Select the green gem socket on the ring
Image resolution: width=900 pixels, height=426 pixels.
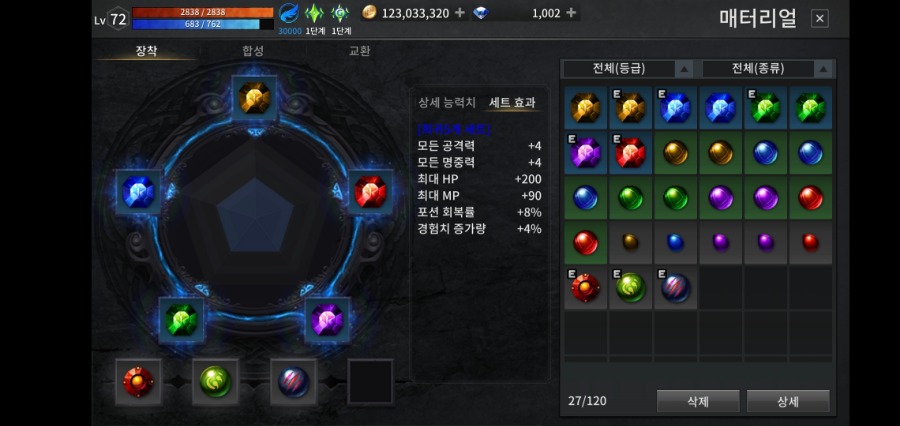click(181, 320)
